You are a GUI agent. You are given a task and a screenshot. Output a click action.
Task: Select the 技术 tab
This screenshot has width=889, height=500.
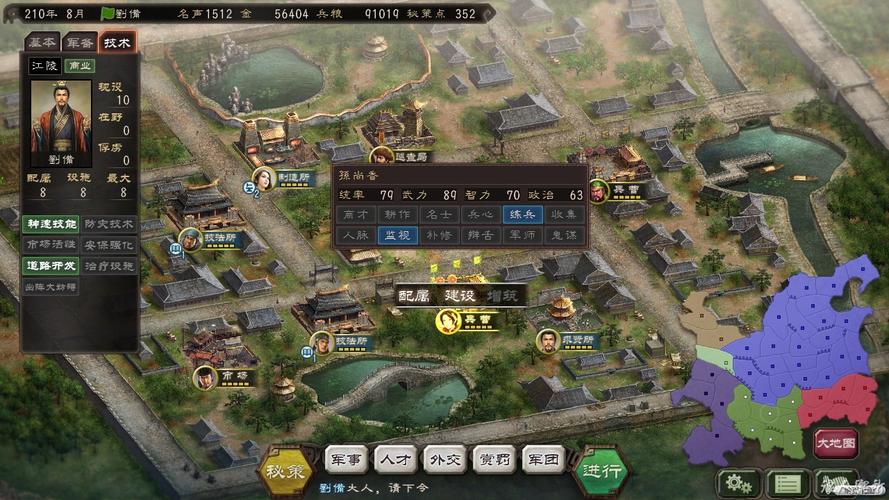pyautogui.click(x=117, y=42)
